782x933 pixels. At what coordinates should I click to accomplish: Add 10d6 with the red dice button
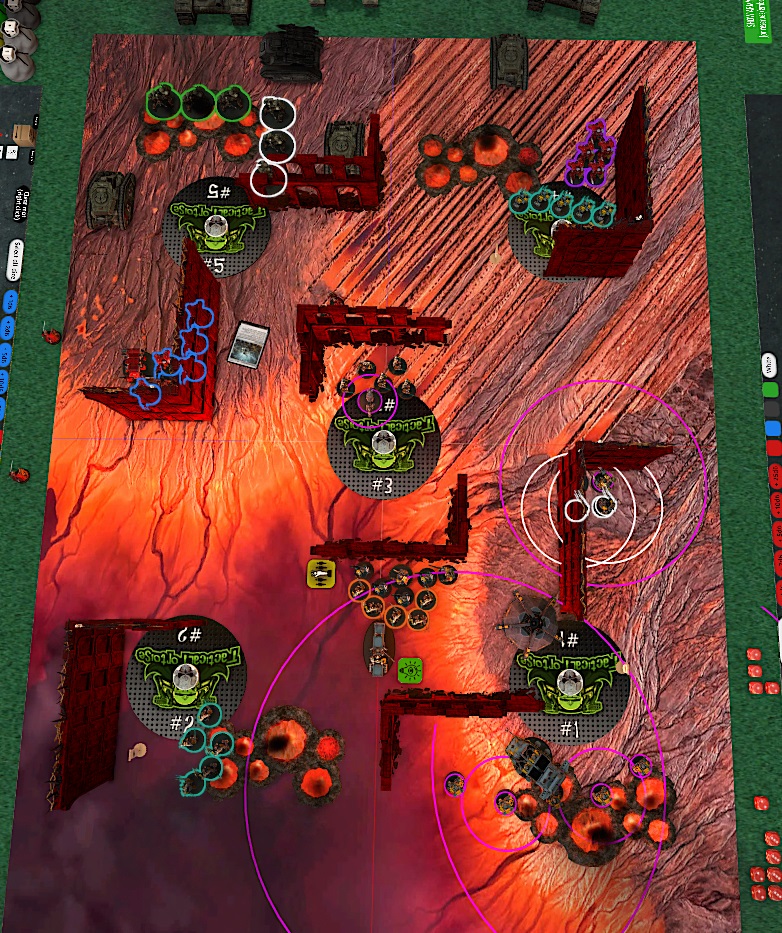(775, 504)
